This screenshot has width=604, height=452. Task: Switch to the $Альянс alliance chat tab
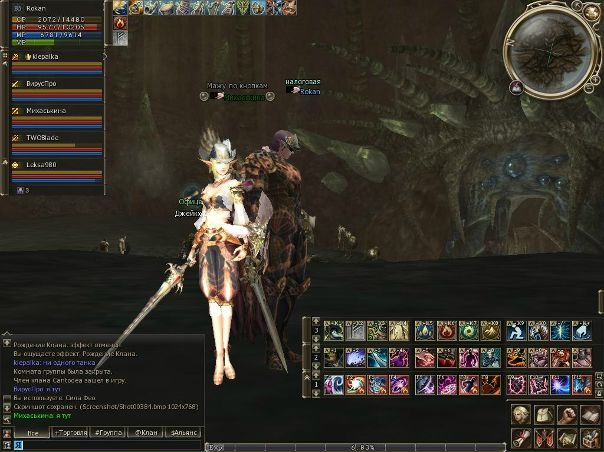pos(185,433)
